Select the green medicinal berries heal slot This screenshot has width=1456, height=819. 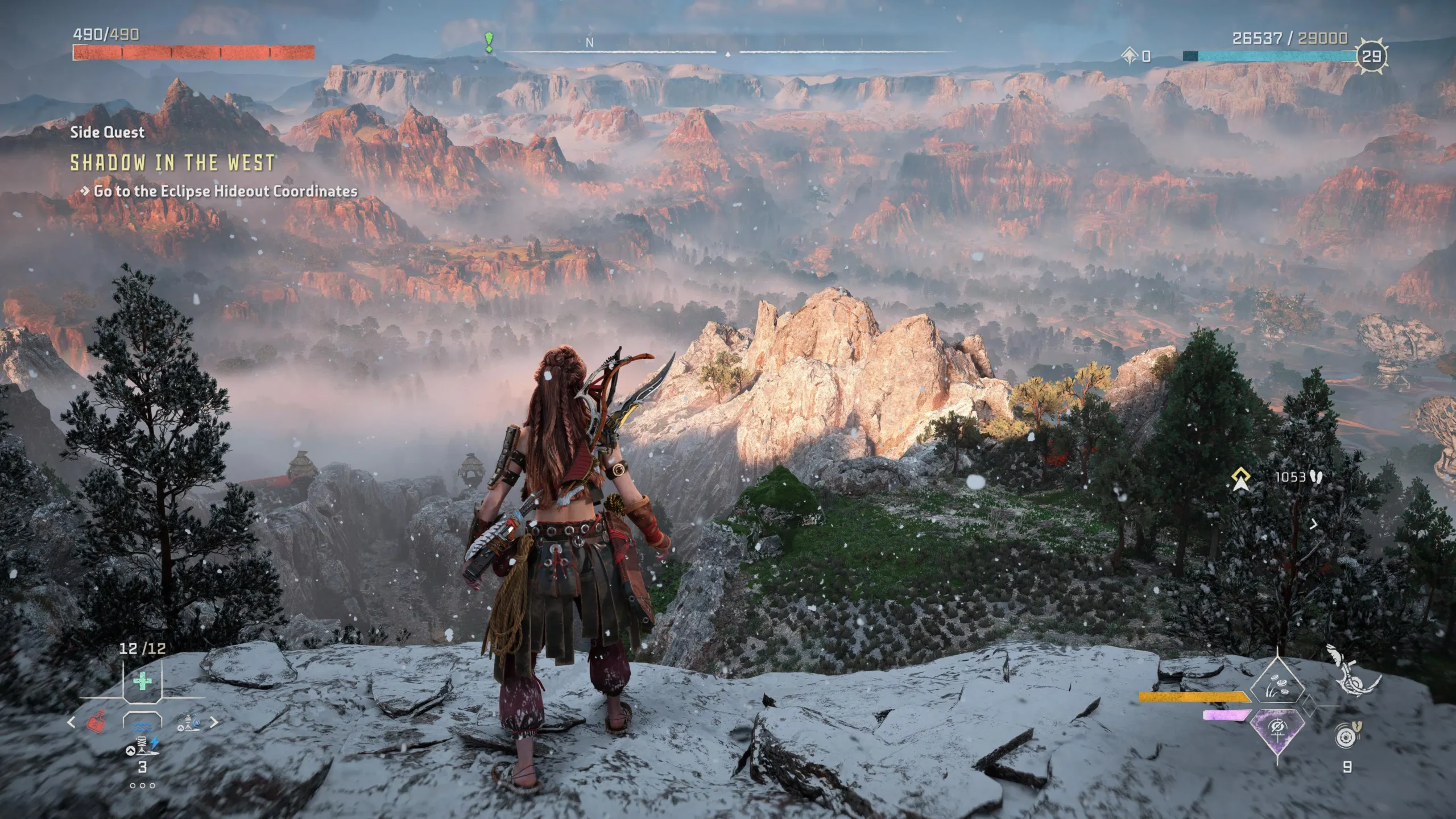point(142,681)
